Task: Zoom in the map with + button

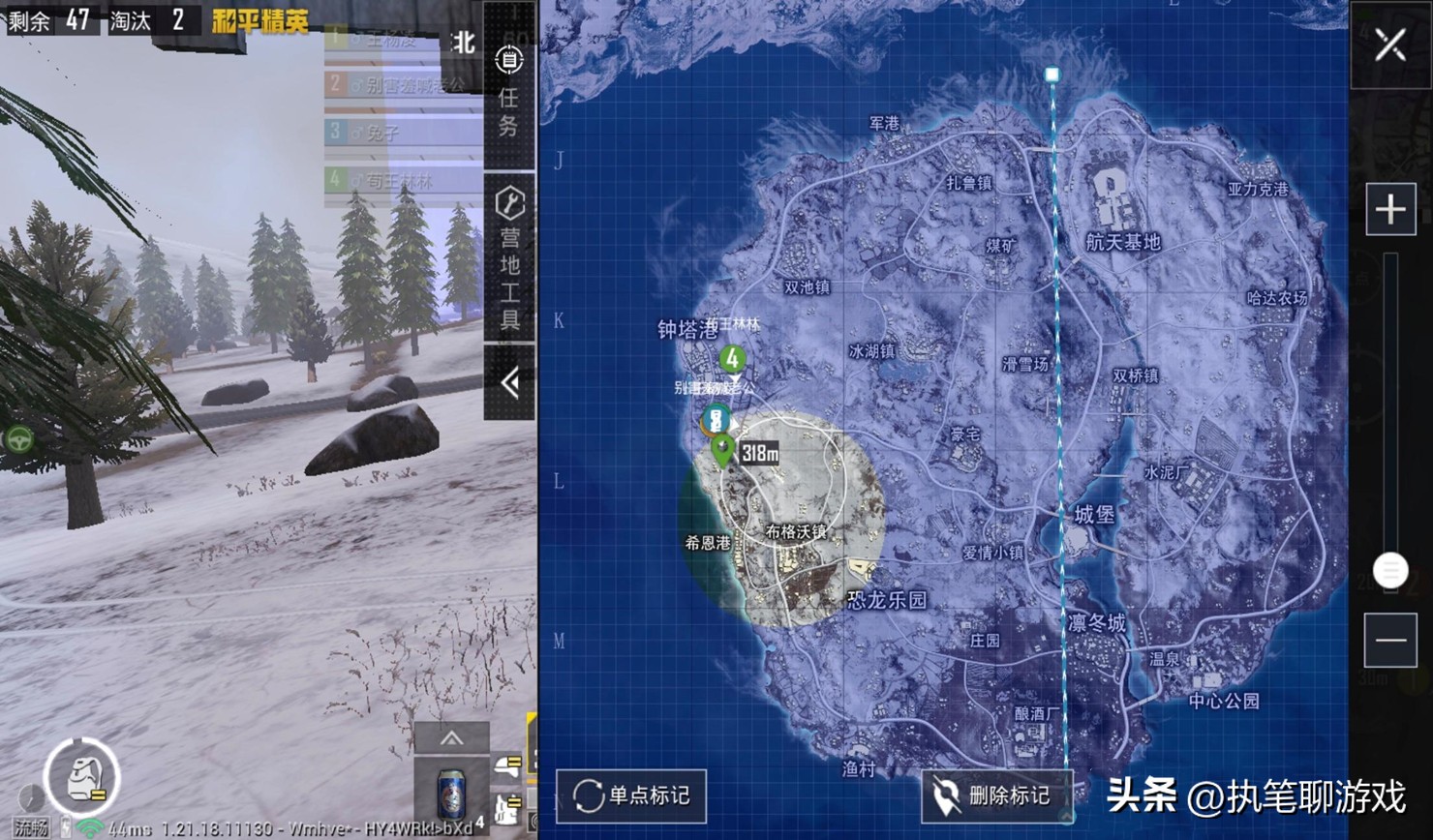Action: tap(1390, 207)
